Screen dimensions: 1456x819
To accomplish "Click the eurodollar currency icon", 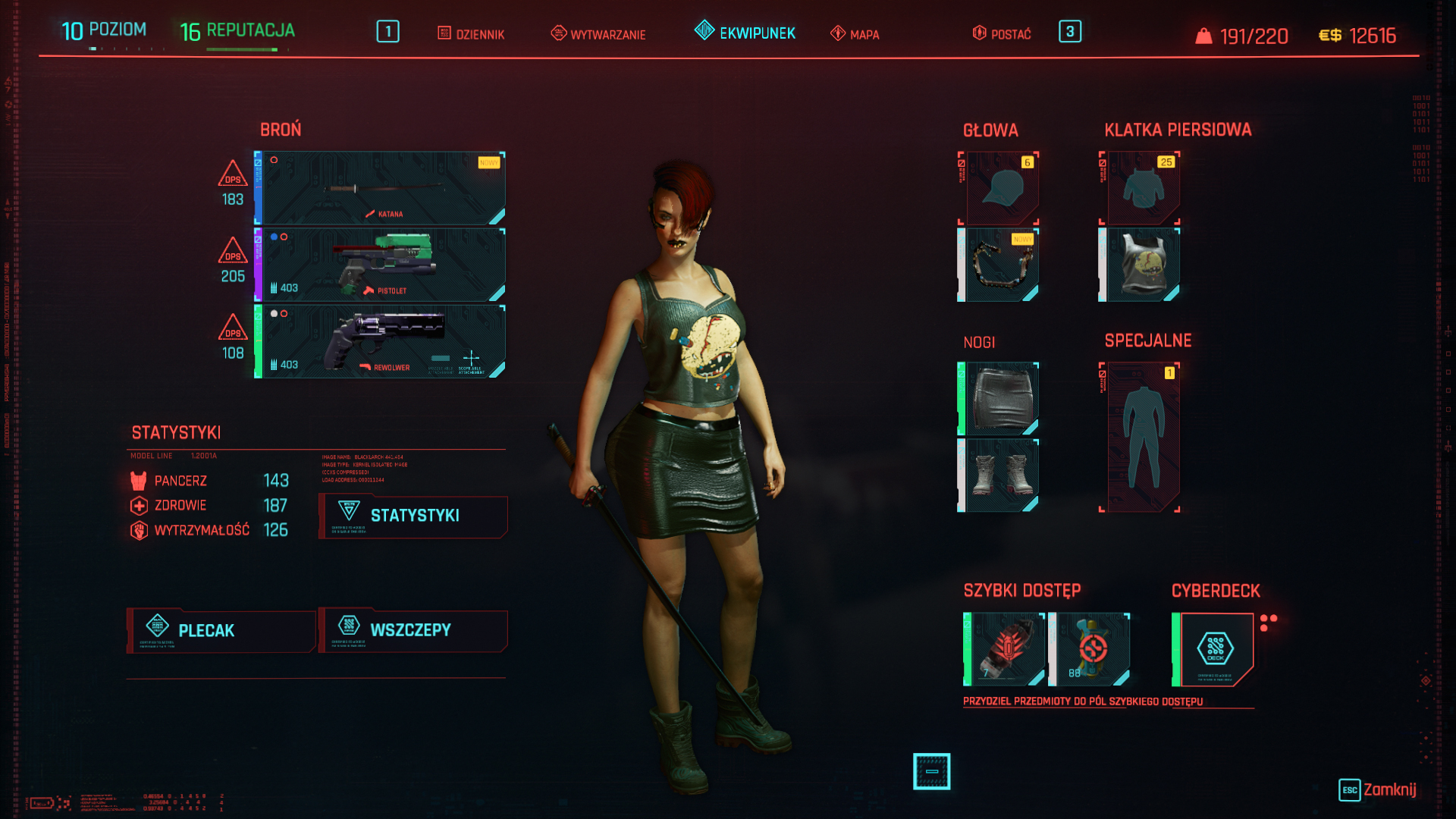I will coord(1332,34).
